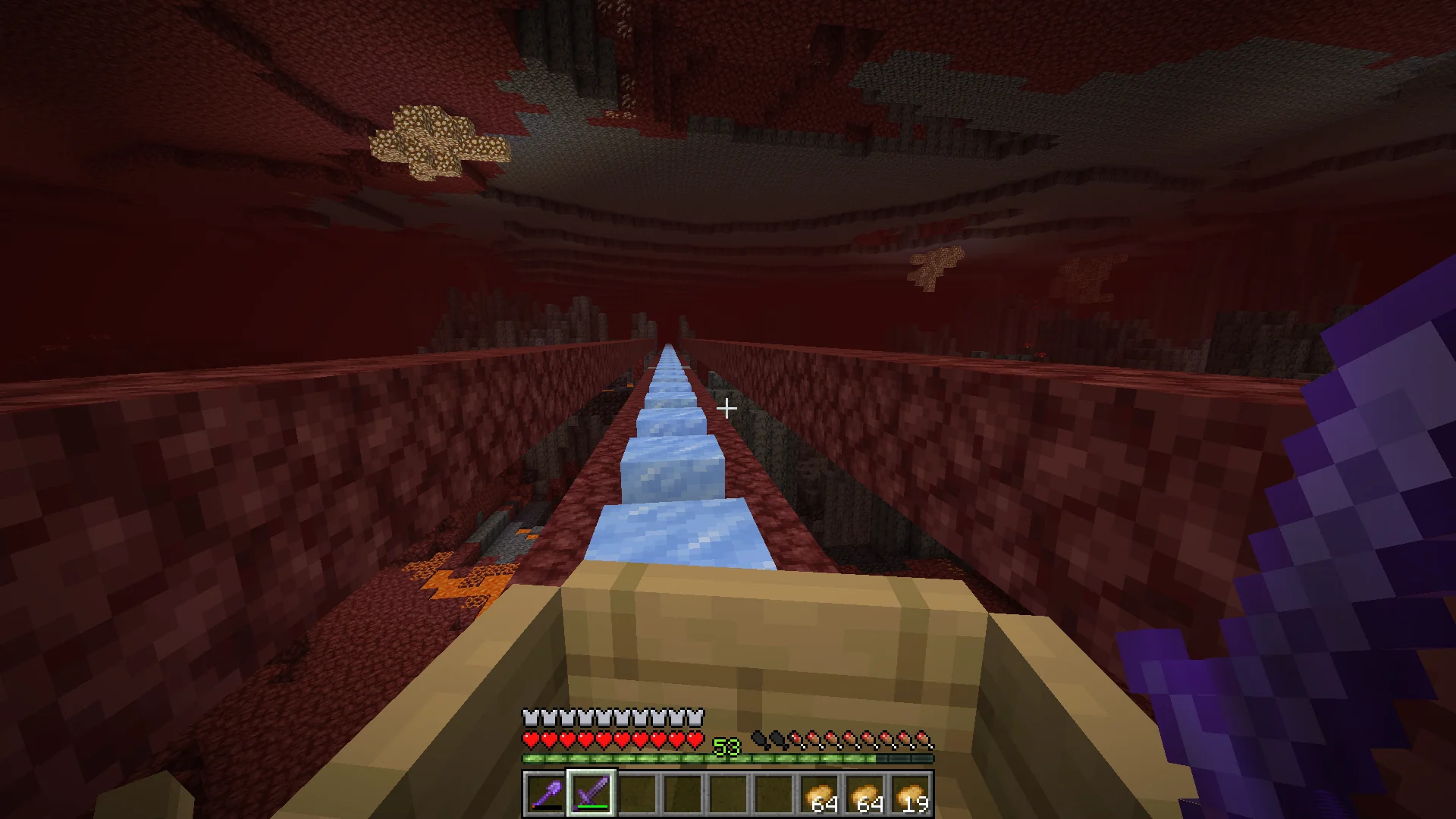Choose the stack of 19 baked potatoes
The width and height of the screenshot is (1456, 819).
[911, 793]
